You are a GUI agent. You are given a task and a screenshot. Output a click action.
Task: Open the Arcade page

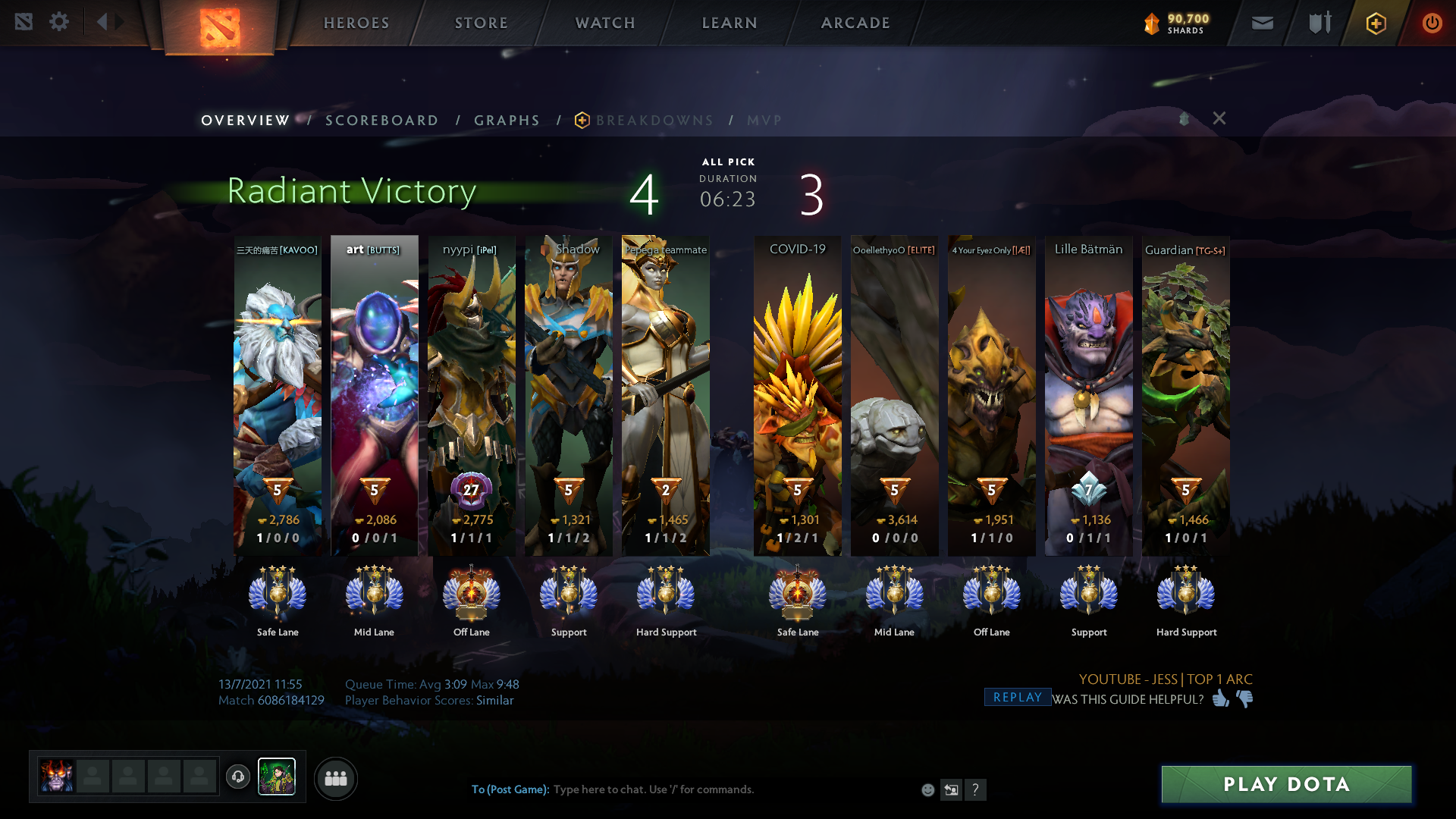click(855, 23)
